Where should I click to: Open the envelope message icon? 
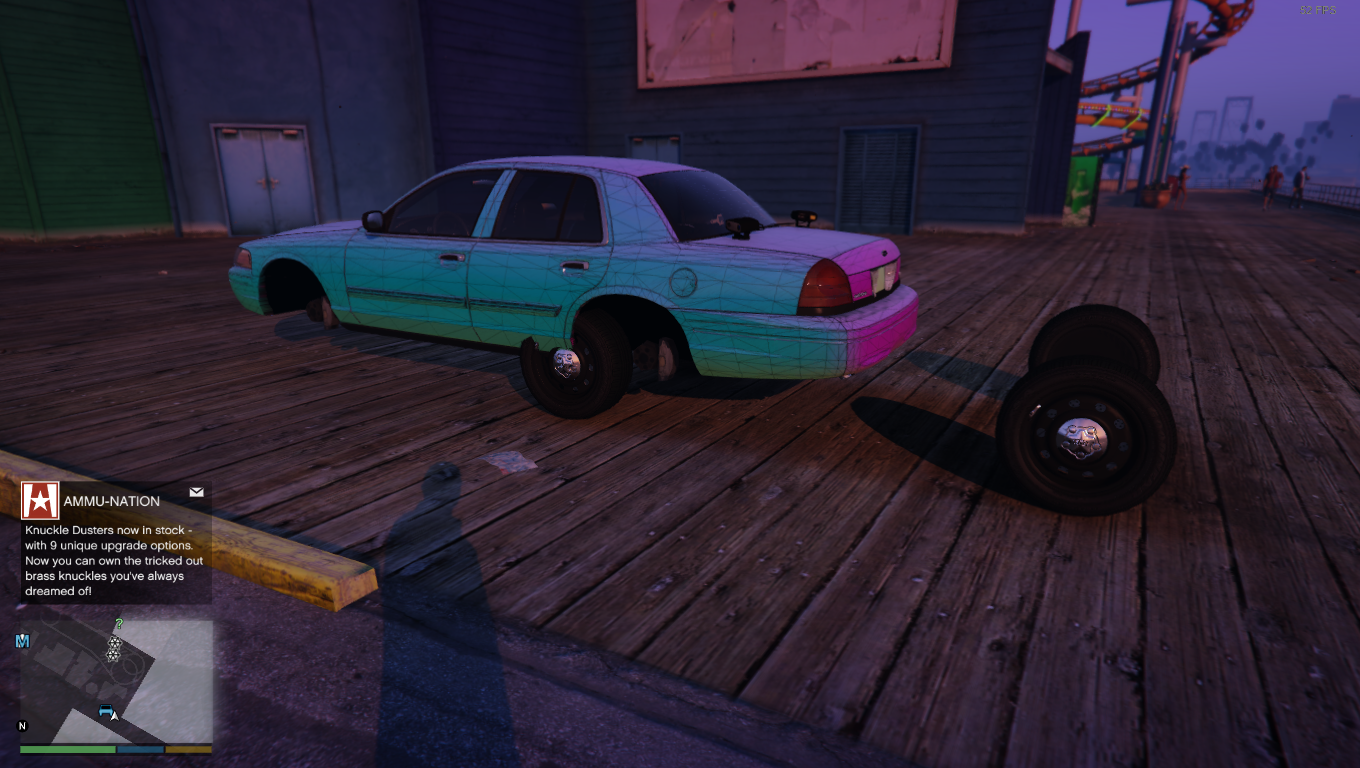click(x=196, y=492)
